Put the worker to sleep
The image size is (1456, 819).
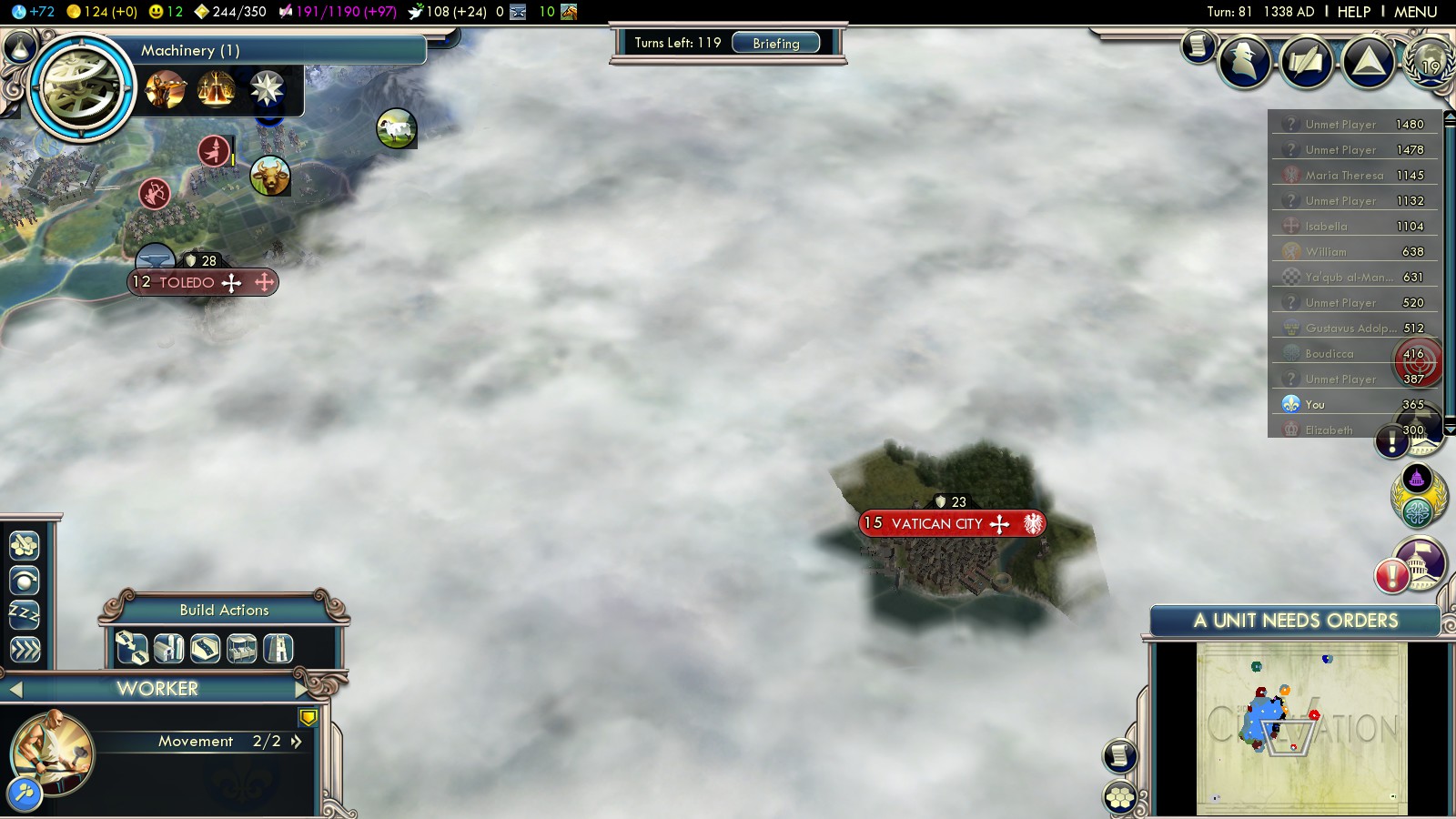25,614
